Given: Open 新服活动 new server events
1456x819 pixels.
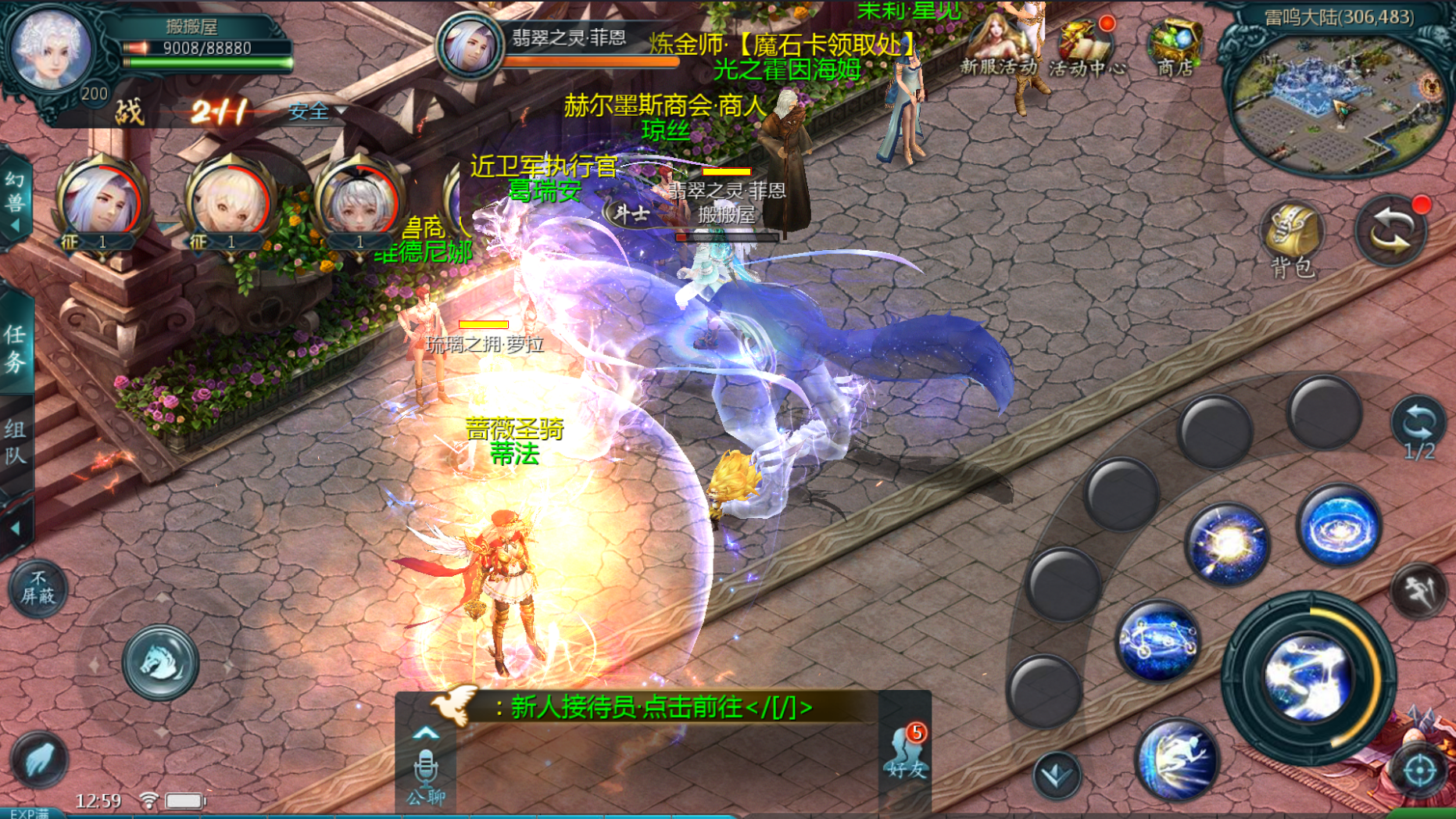Looking at the screenshot, I should (x=997, y=47).
